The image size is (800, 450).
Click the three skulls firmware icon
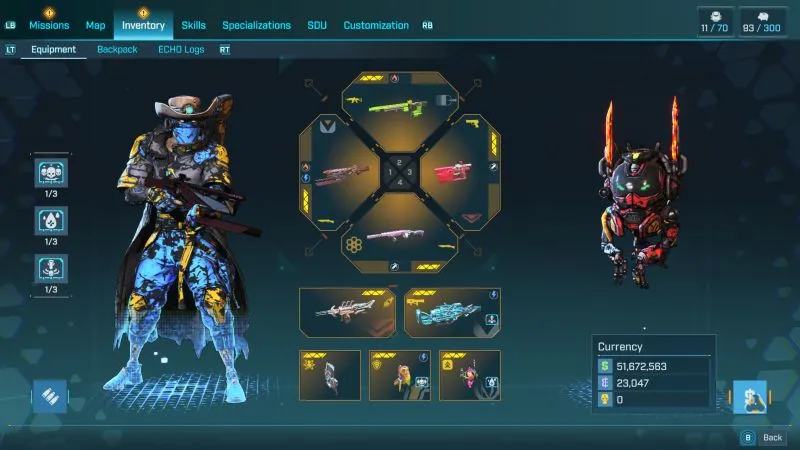coord(50,174)
